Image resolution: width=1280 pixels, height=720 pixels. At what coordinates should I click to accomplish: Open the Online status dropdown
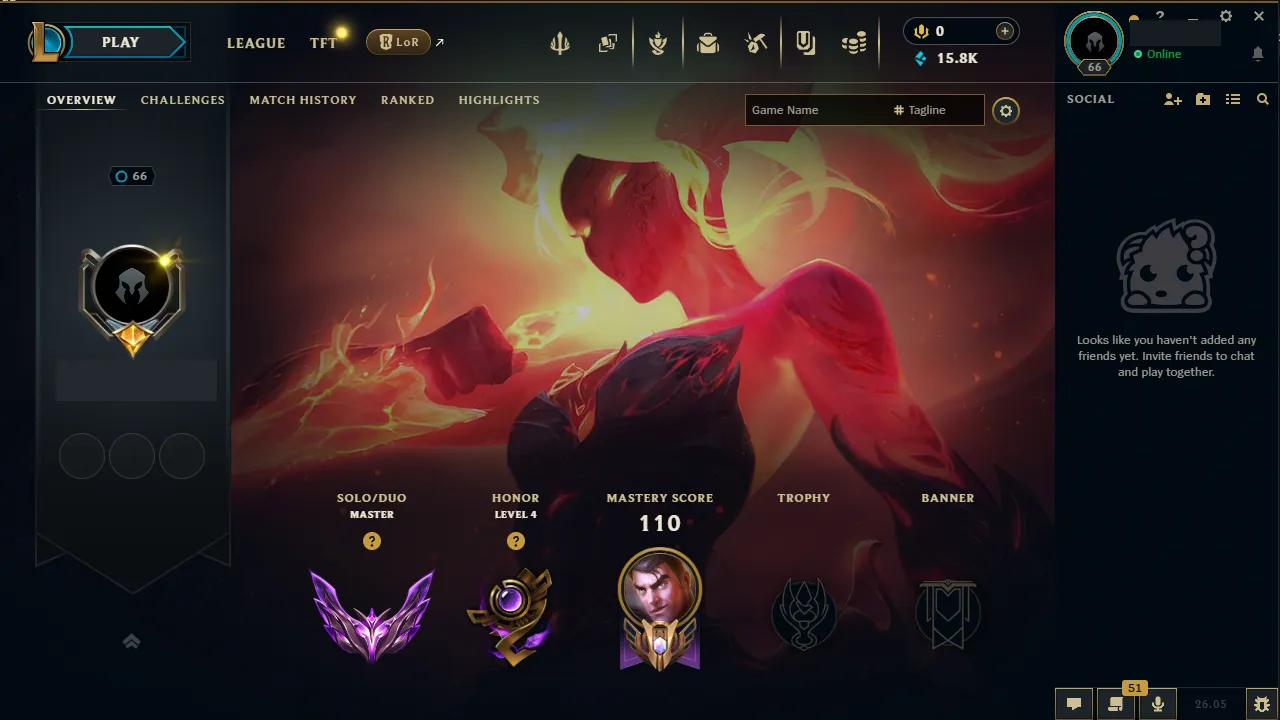tap(1160, 54)
